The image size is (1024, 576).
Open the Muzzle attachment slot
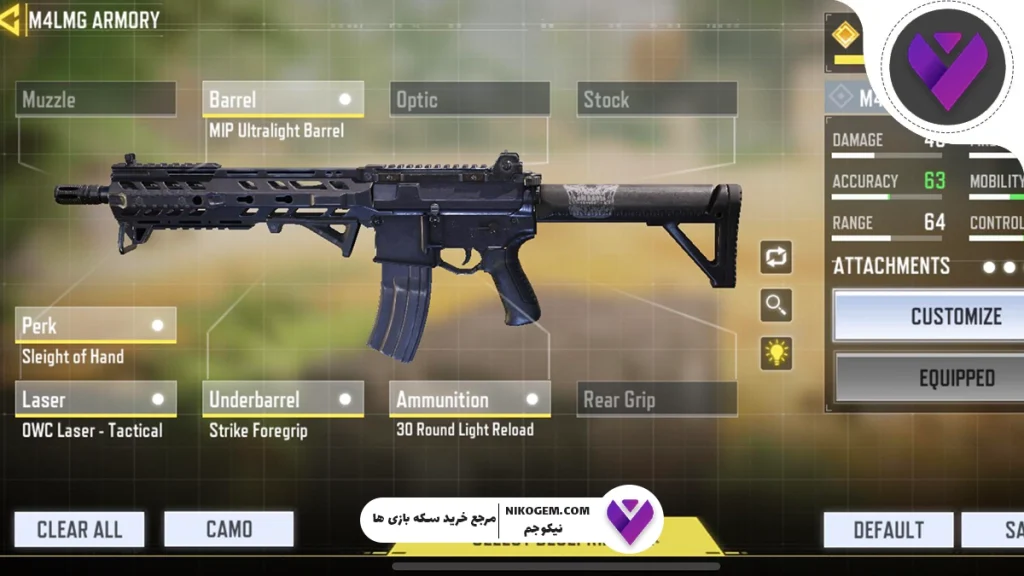[96, 99]
